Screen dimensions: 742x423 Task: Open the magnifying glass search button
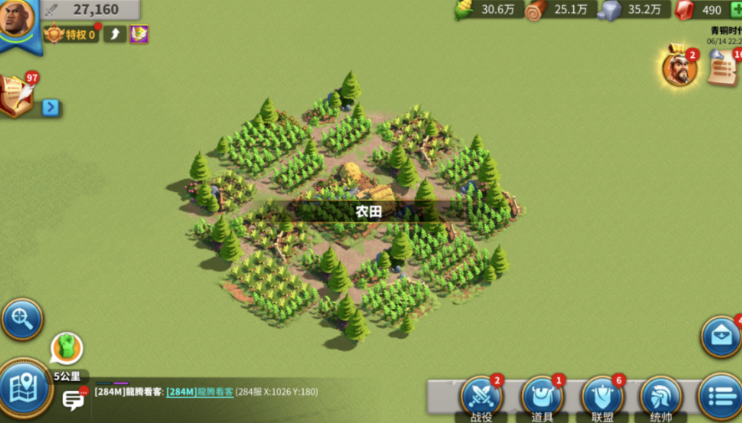21,320
